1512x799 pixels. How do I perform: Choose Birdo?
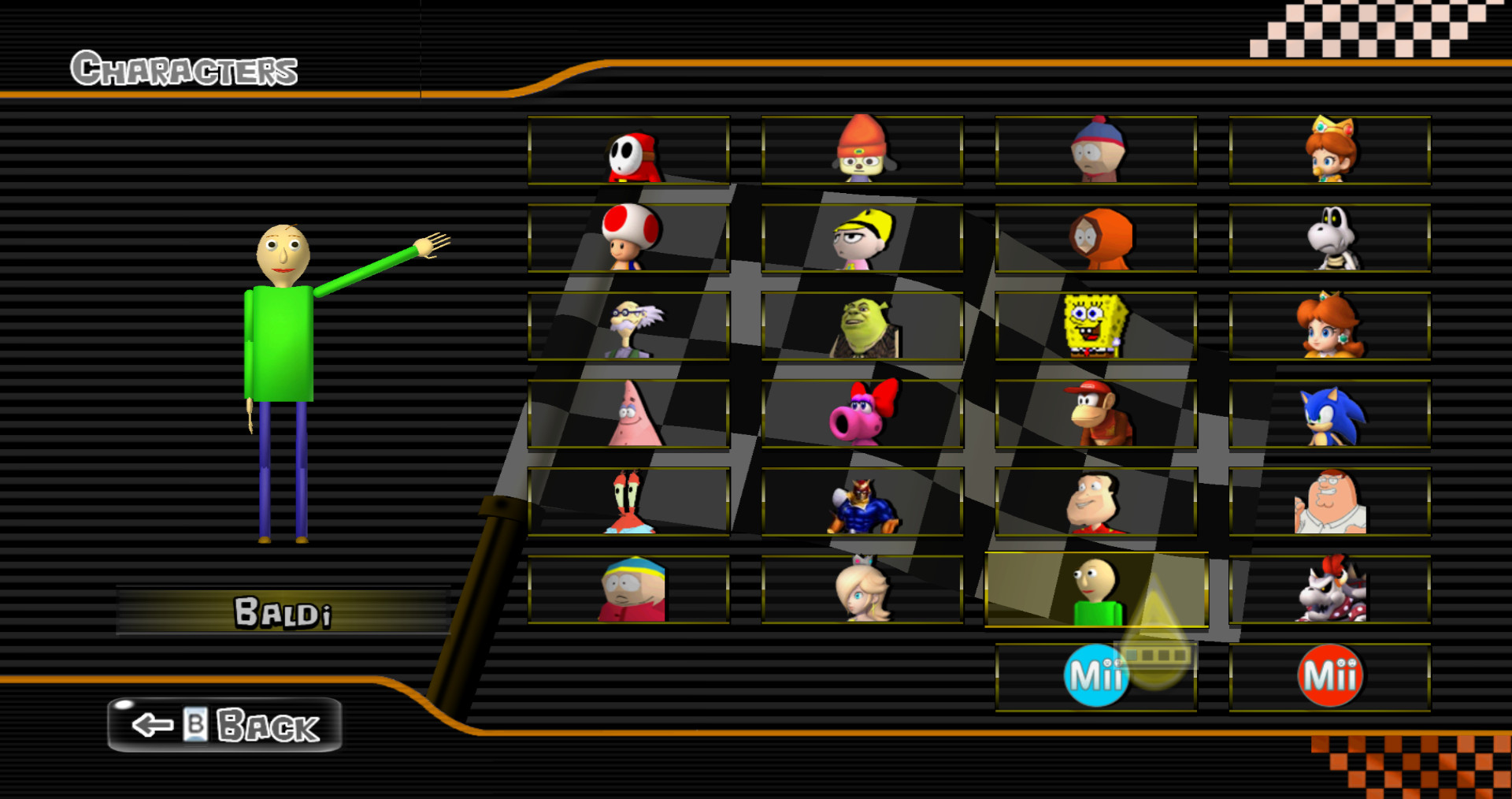click(x=862, y=414)
